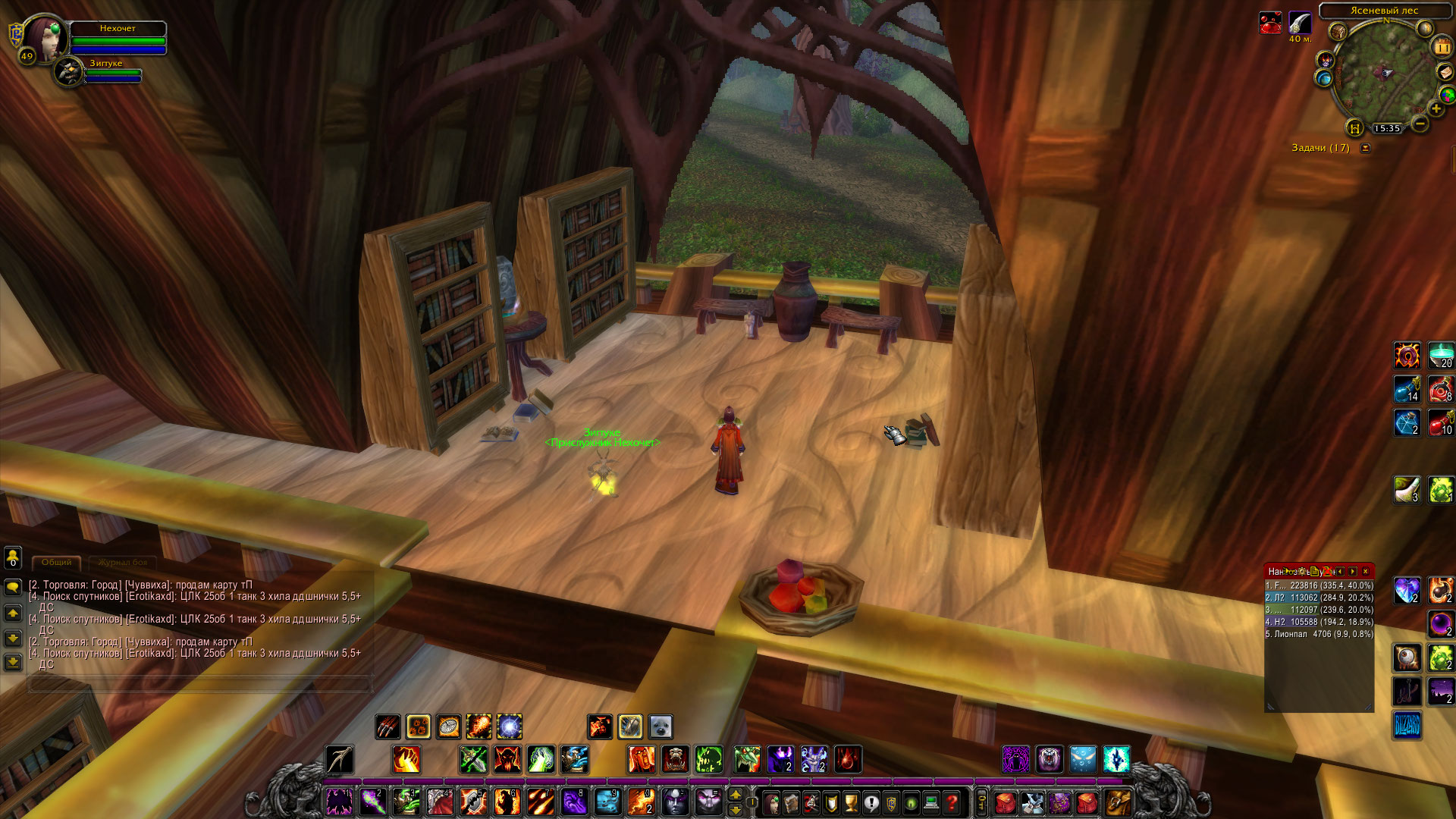1456x819 pixels.
Task: Open the trophy achievements micro button
Action: coord(852,802)
